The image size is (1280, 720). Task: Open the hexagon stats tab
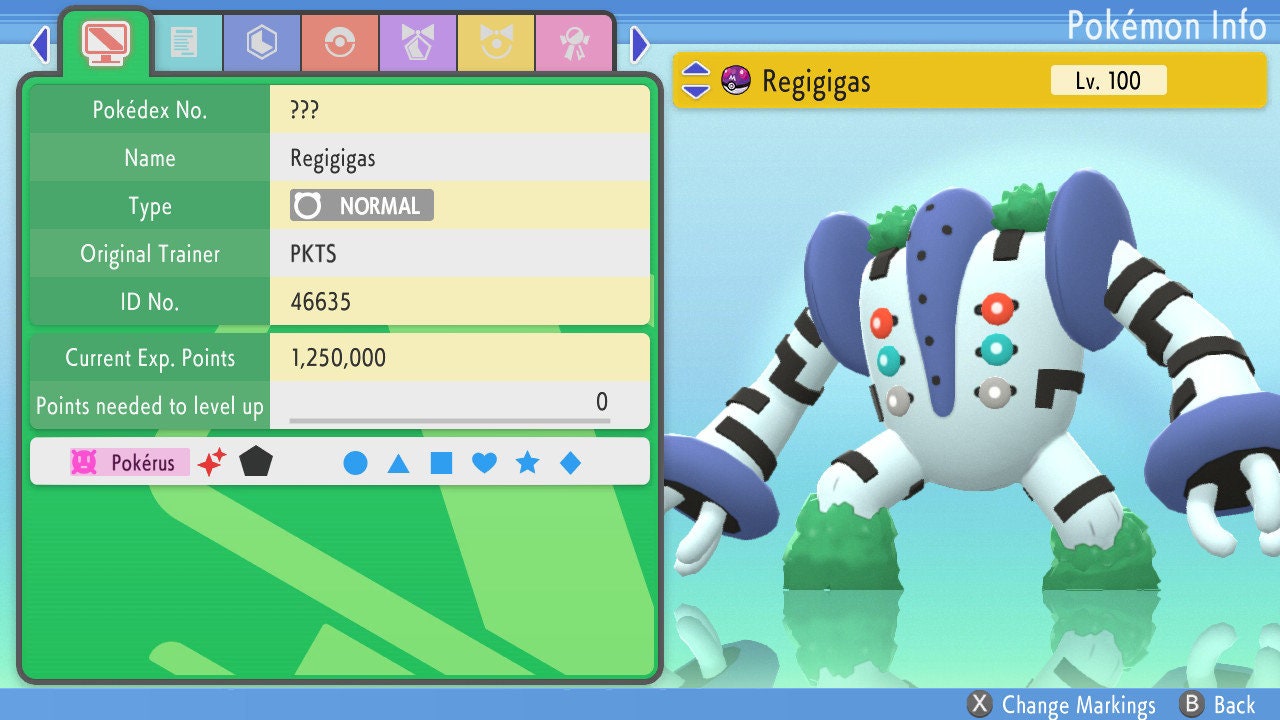point(262,43)
